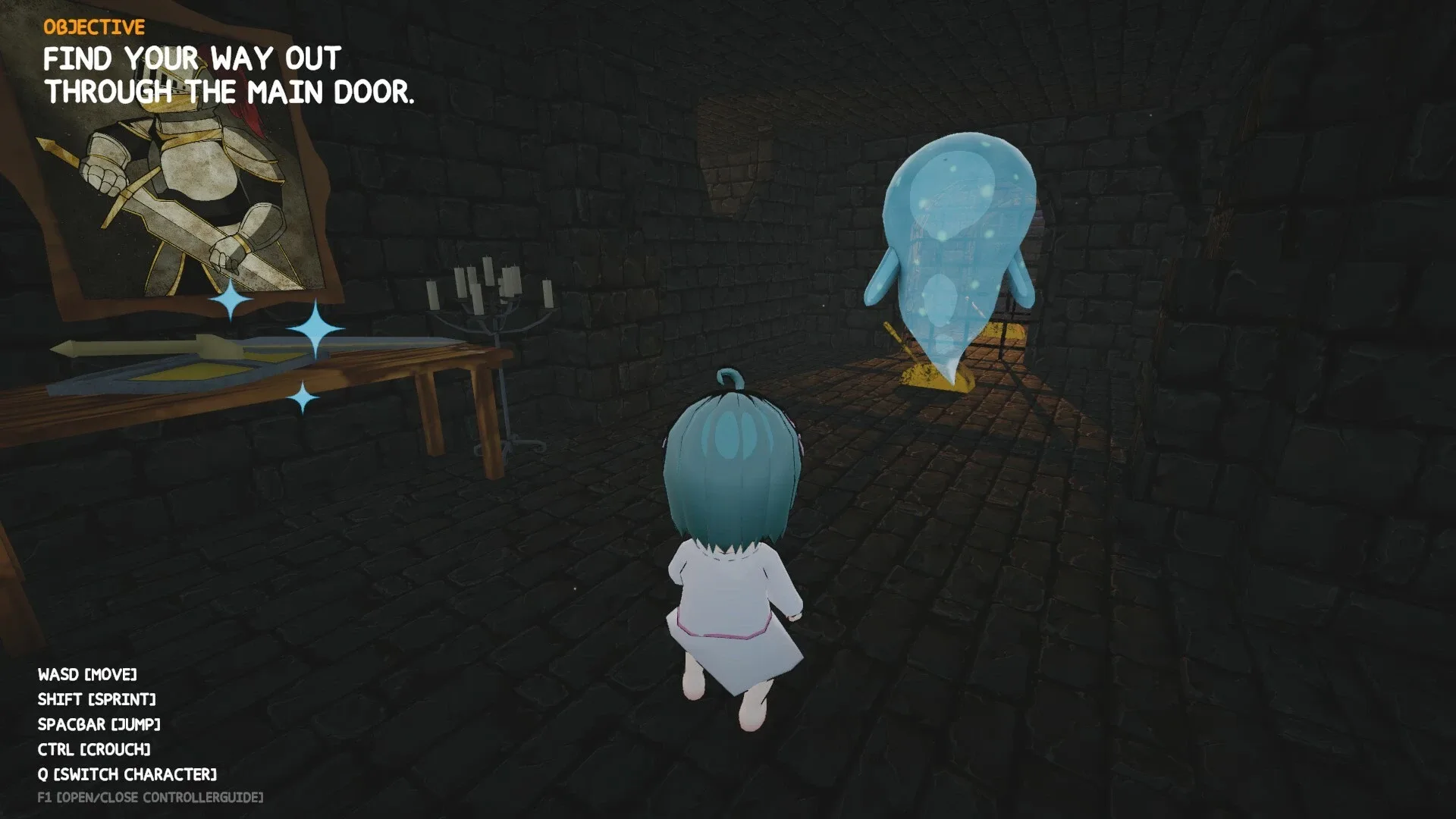
Task: Select the WASD [MOVE] menu entry
Action: (x=89, y=674)
